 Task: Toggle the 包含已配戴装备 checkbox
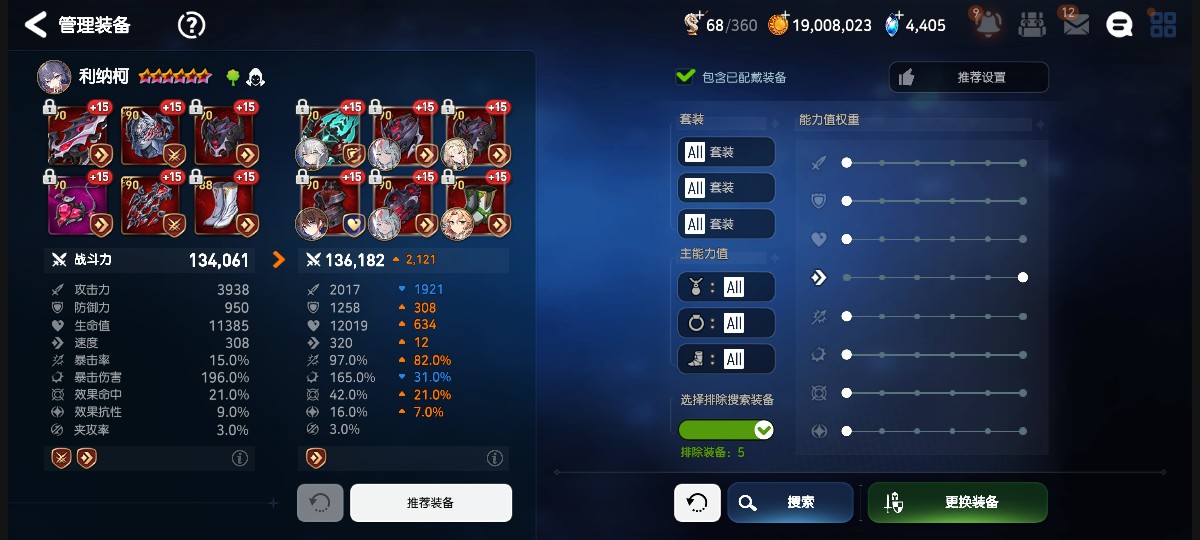coord(686,77)
